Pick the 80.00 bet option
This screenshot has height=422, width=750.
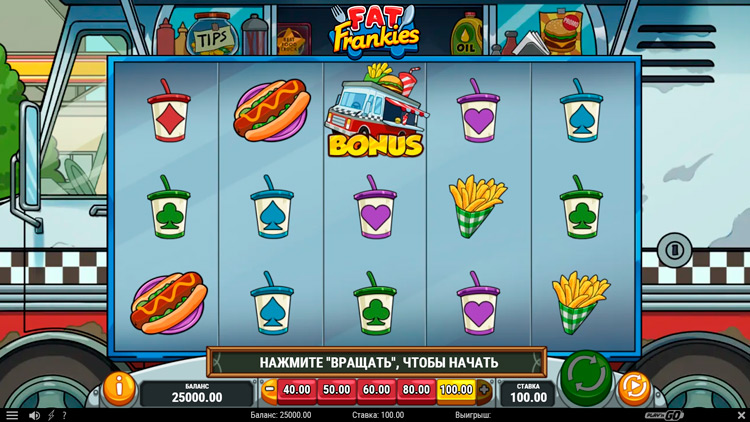[416, 390]
